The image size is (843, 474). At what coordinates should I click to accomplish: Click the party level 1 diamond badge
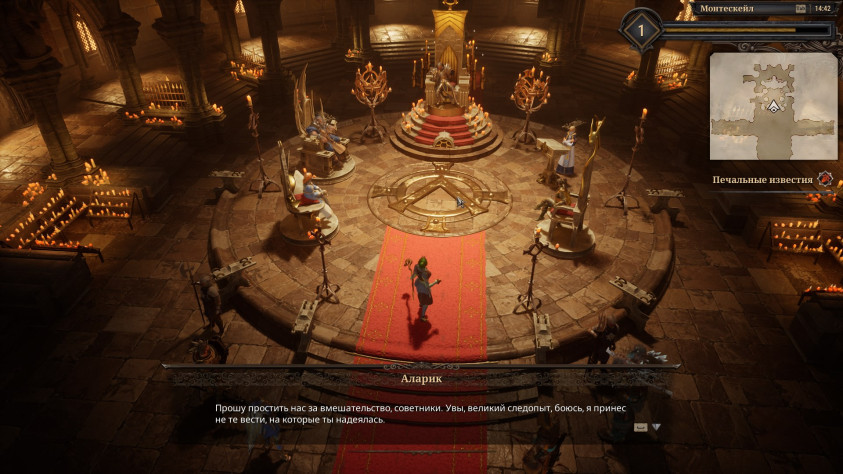pos(641,29)
